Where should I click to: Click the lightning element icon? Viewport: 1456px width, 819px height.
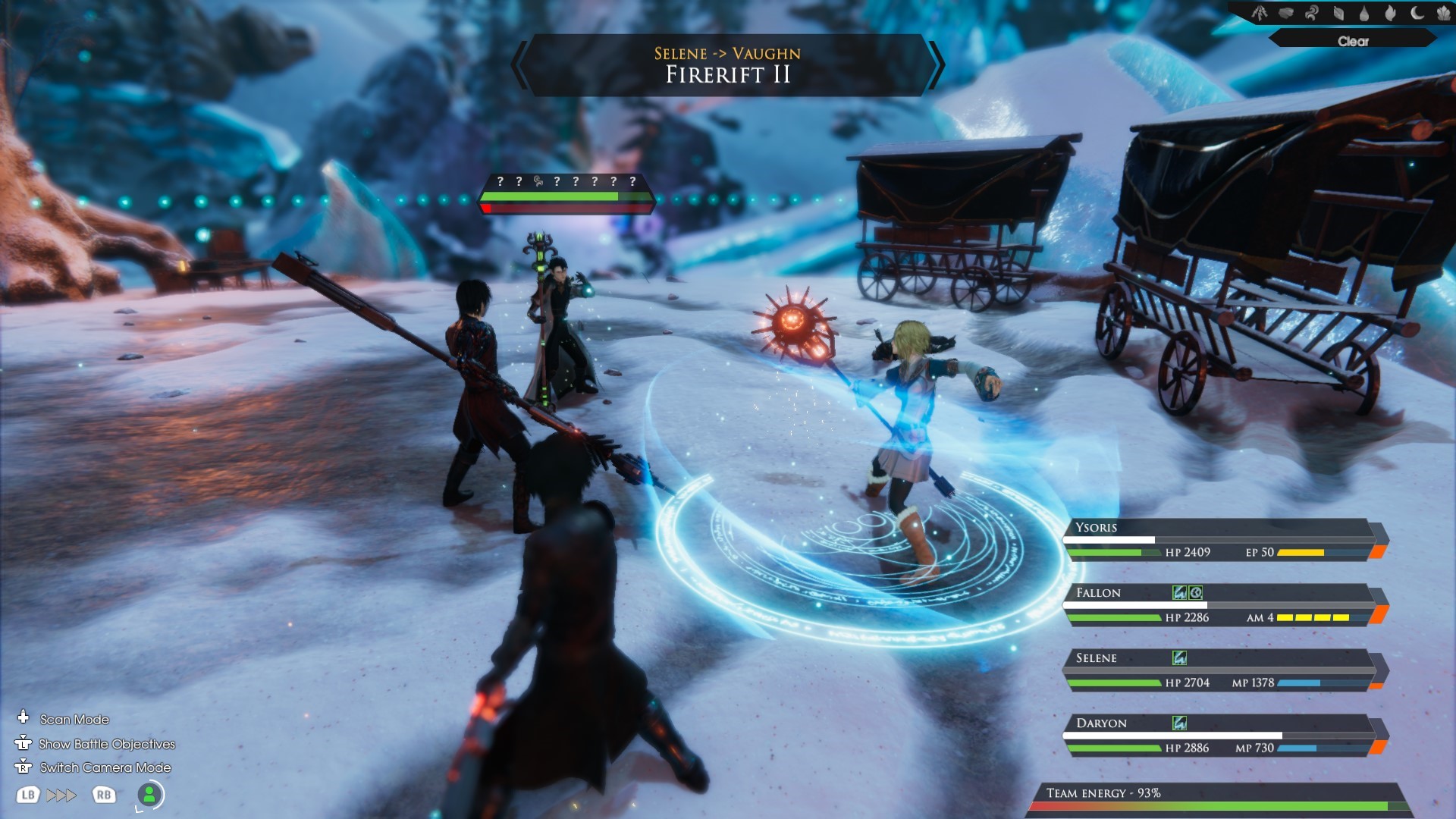coord(1260,13)
